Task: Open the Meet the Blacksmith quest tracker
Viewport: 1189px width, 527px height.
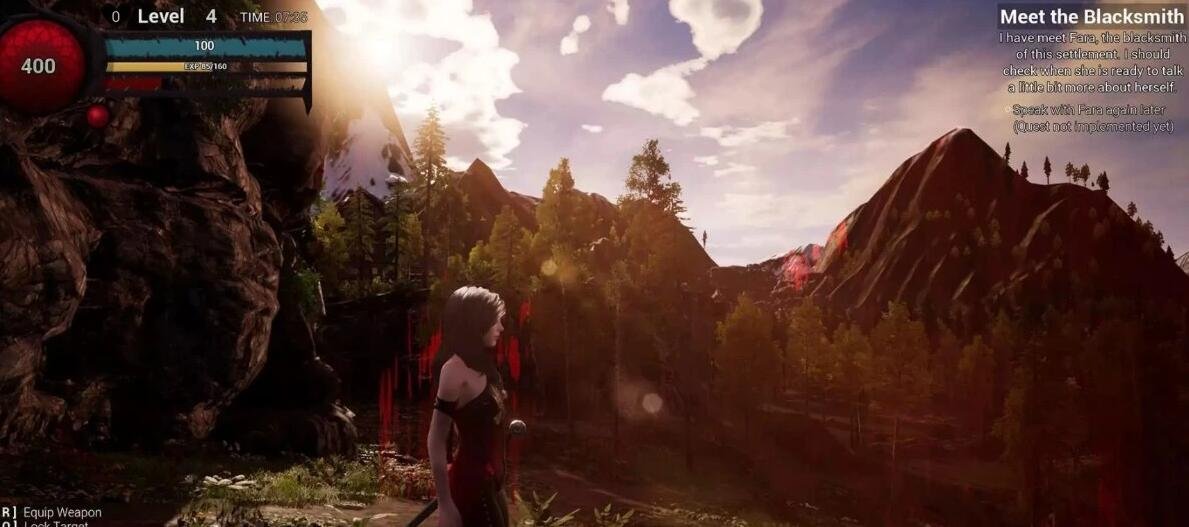Action: 1091,17
